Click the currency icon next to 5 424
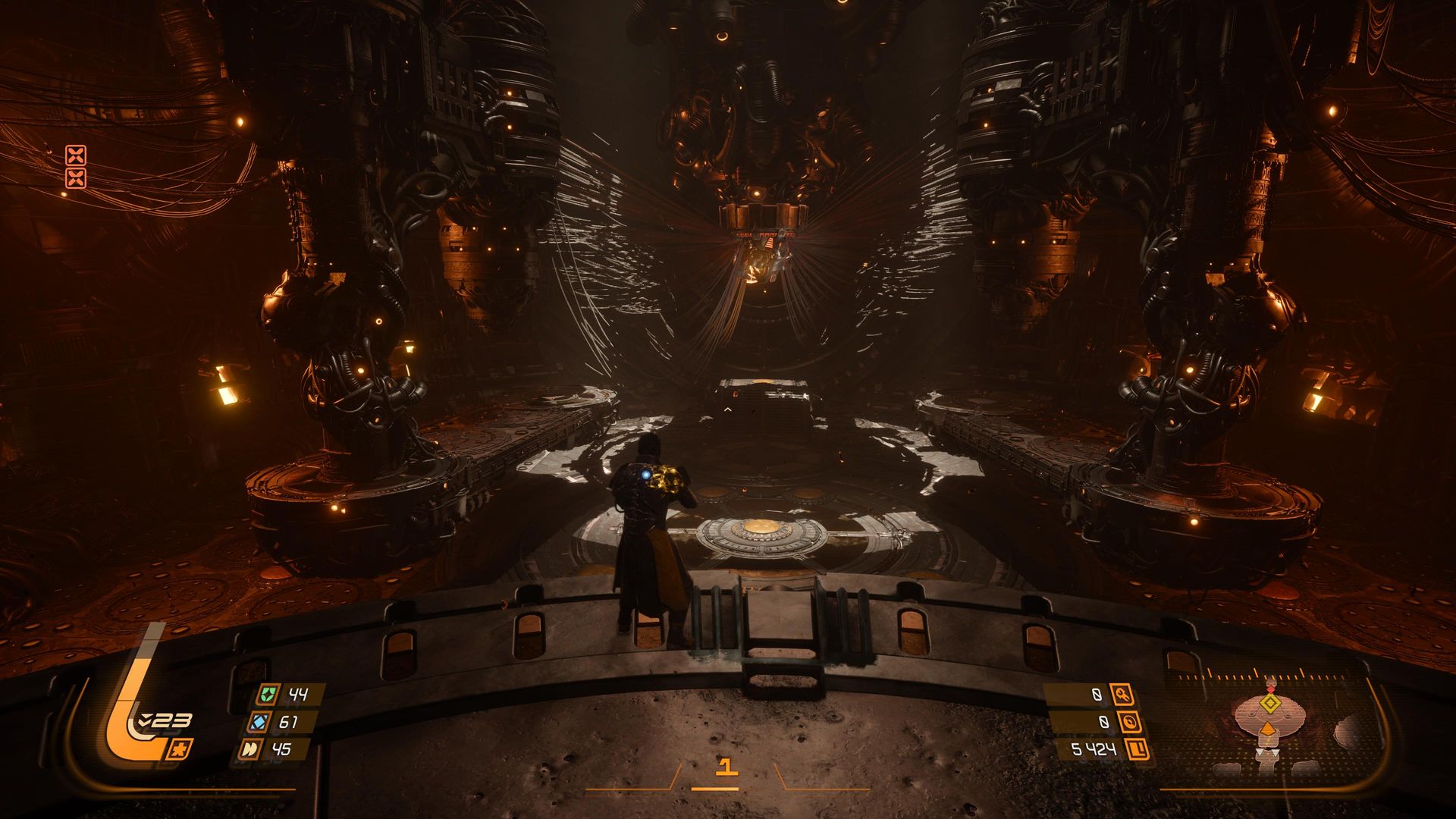This screenshot has height=819, width=1456. coord(1138,750)
